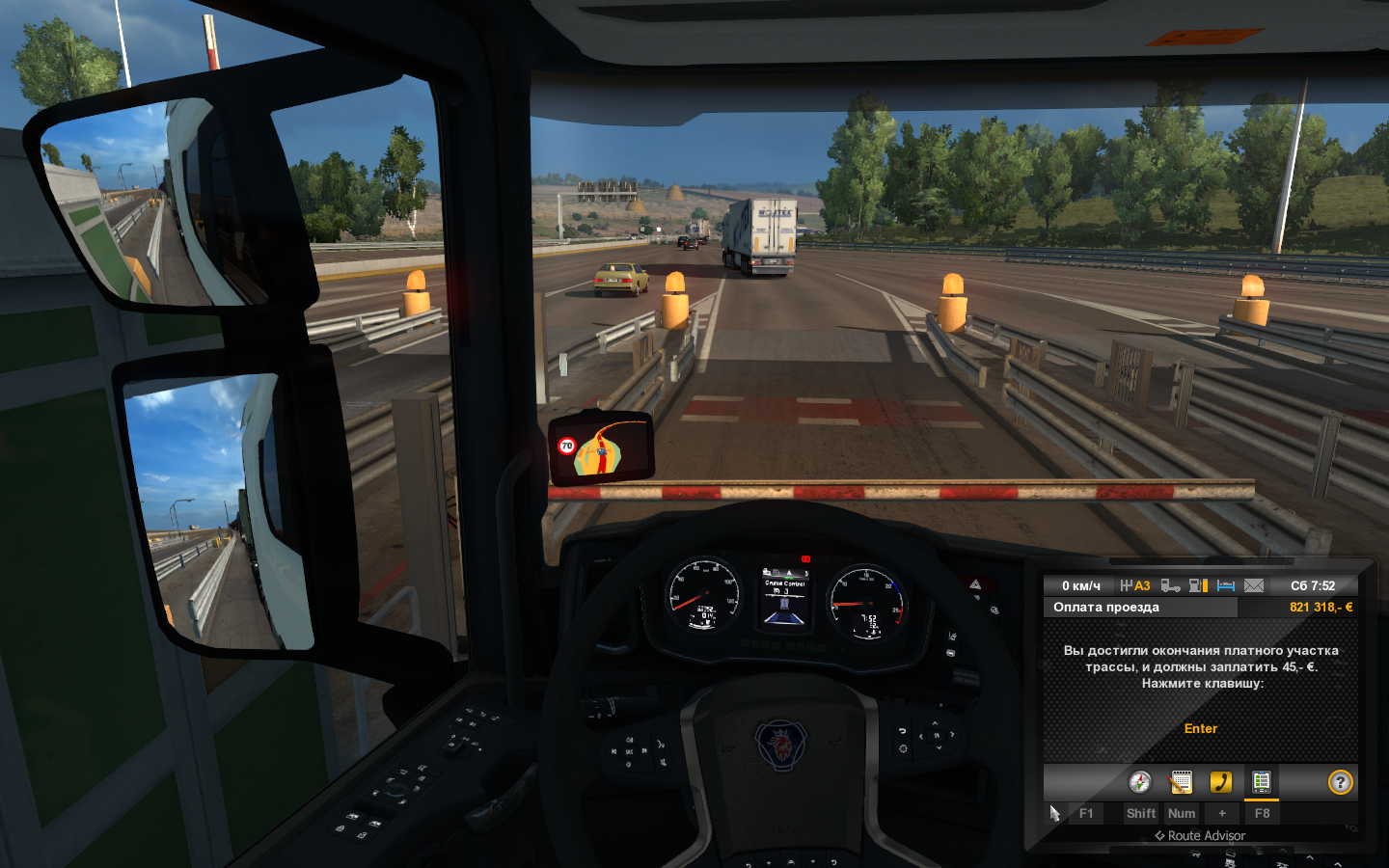1389x868 pixels.
Task: Select the blue bed rest icon
Action: coord(1226,585)
